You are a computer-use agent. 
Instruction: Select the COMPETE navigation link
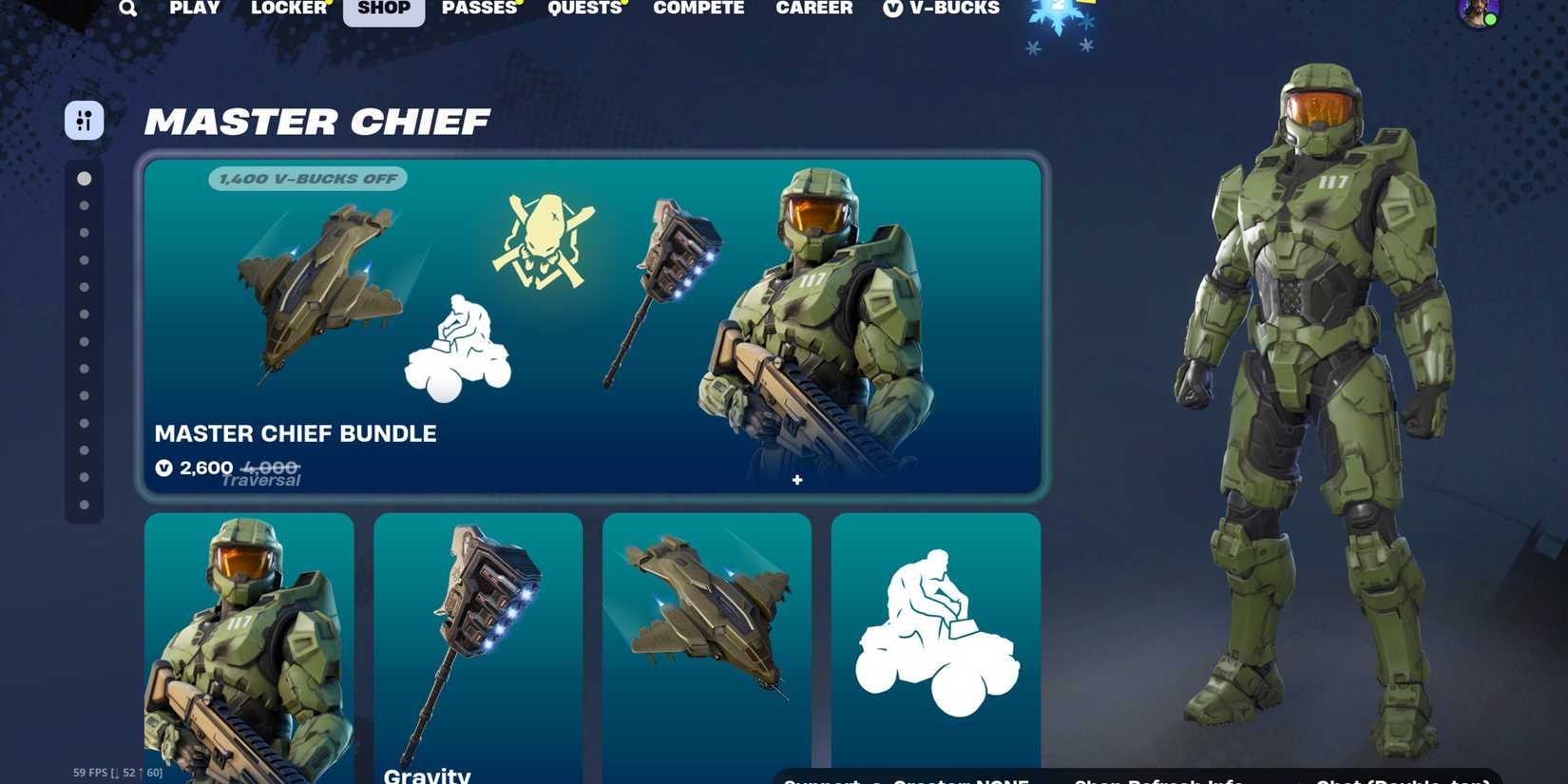(698, 10)
